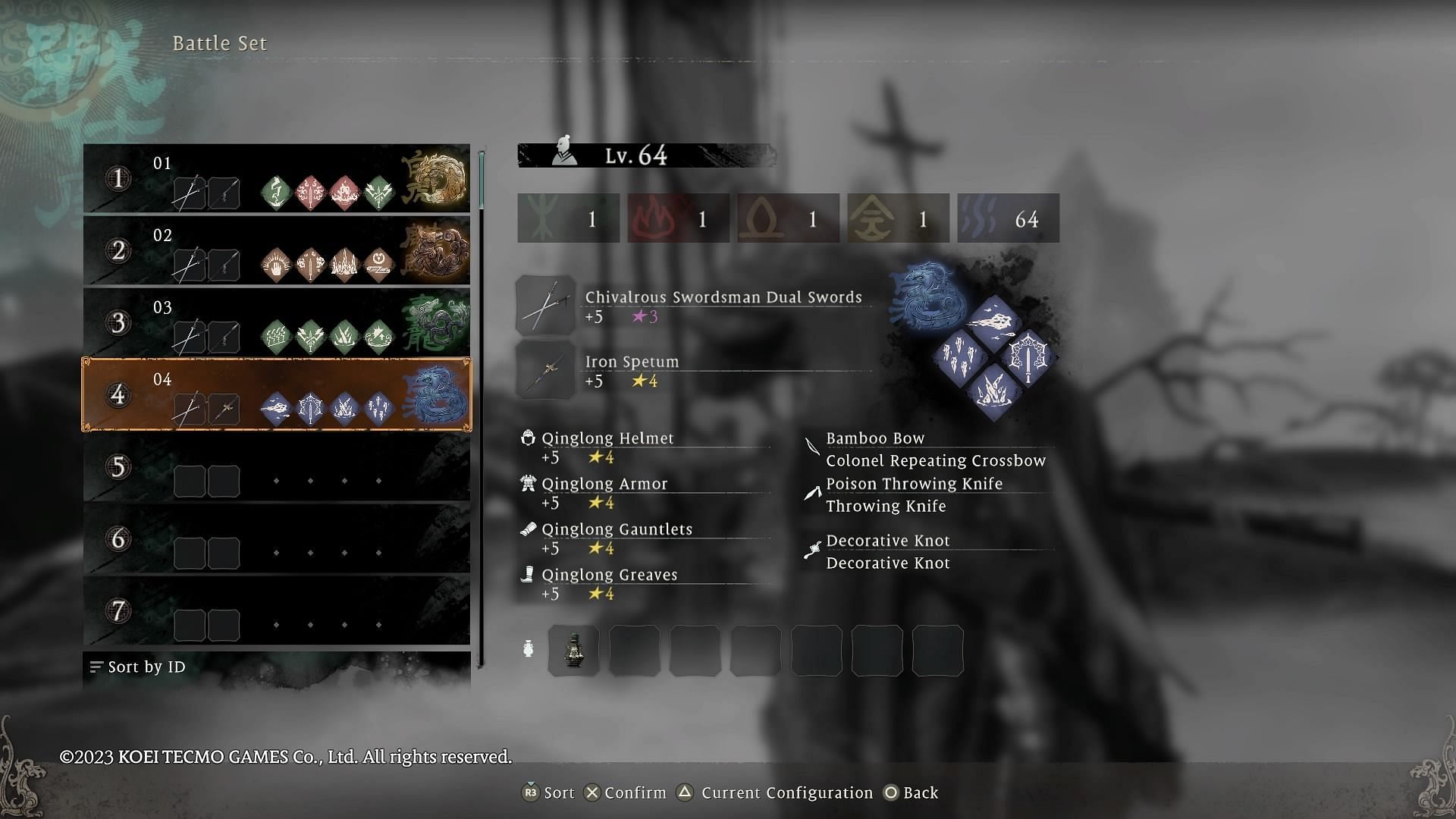
Task: Select the Poison Throwing Knife
Action: click(x=914, y=484)
